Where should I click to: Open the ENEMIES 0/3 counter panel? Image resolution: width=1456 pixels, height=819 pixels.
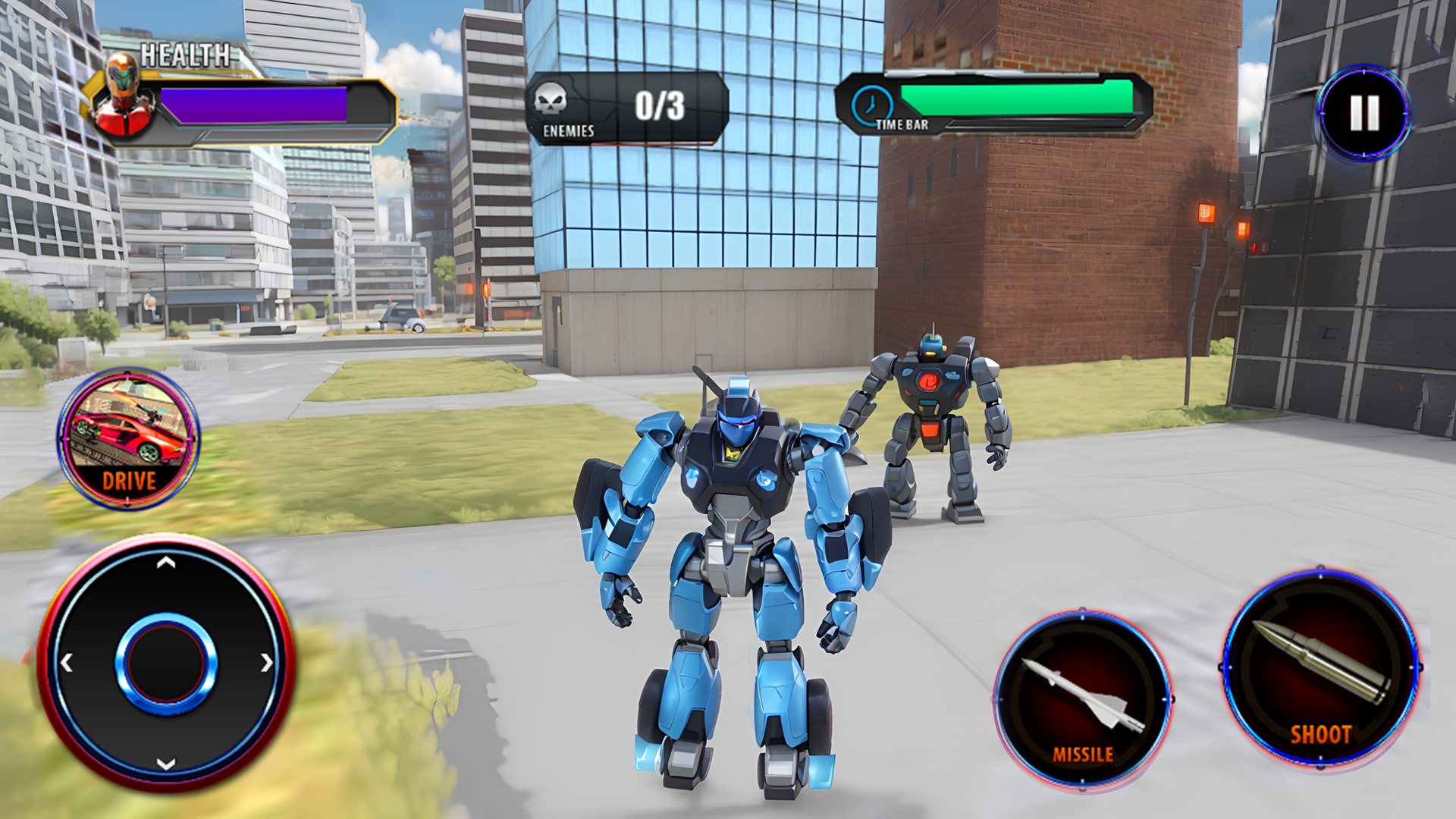[629, 104]
